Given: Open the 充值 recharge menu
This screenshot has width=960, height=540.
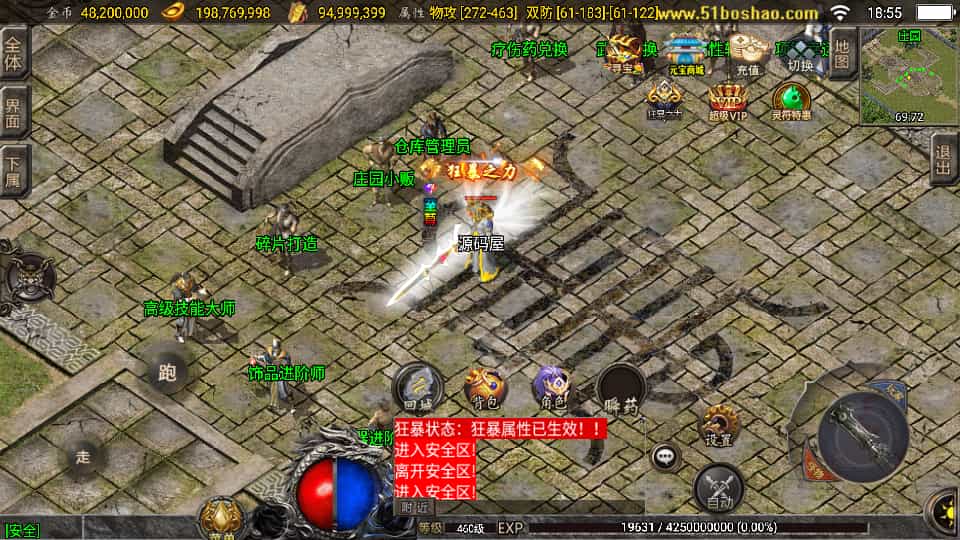Looking at the screenshot, I should pos(747,54).
